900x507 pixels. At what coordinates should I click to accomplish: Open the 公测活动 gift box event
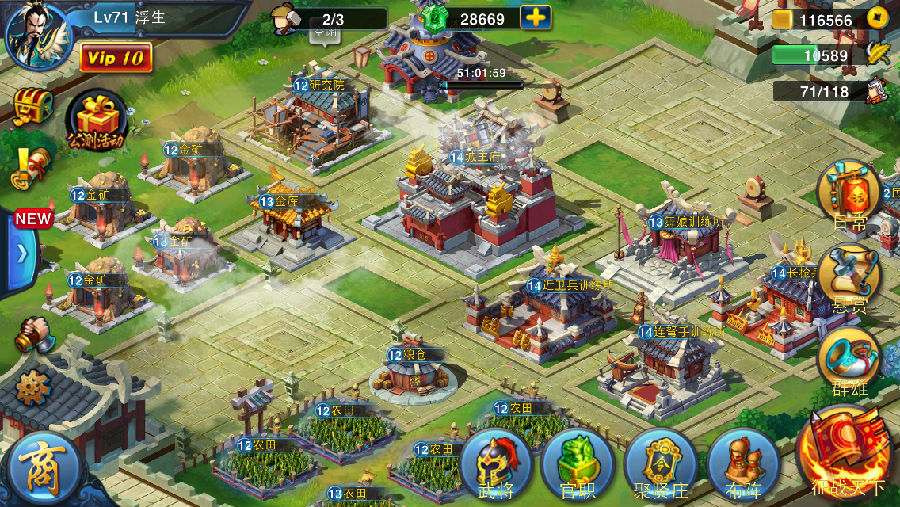pos(96,120)
